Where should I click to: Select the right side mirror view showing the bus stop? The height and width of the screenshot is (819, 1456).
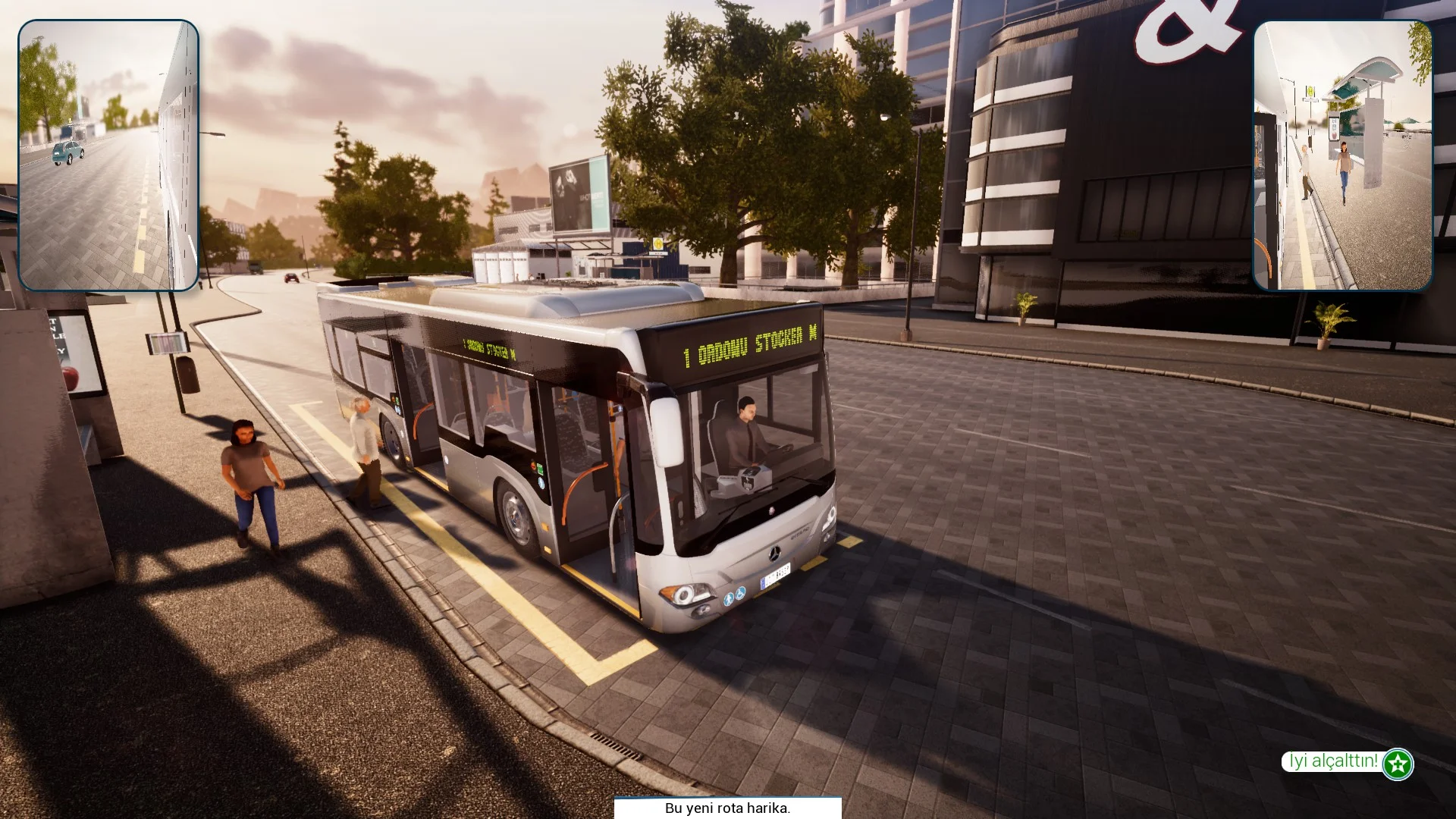(1342, 155)
